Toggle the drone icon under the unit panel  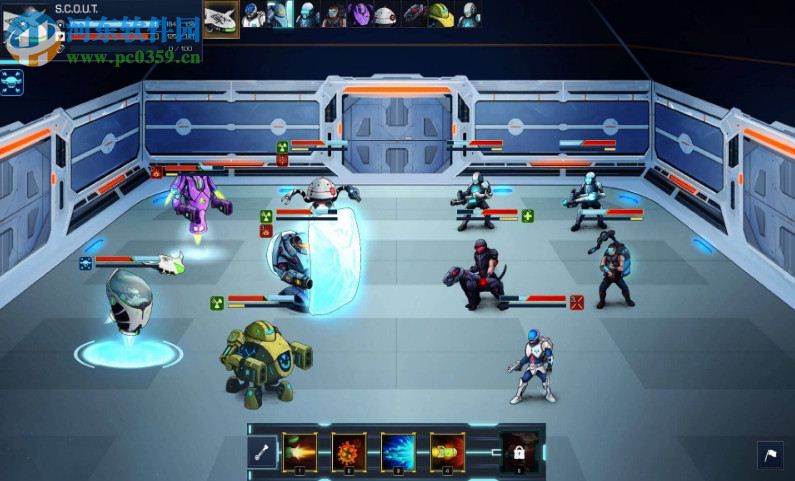click(x=14, y=83)
